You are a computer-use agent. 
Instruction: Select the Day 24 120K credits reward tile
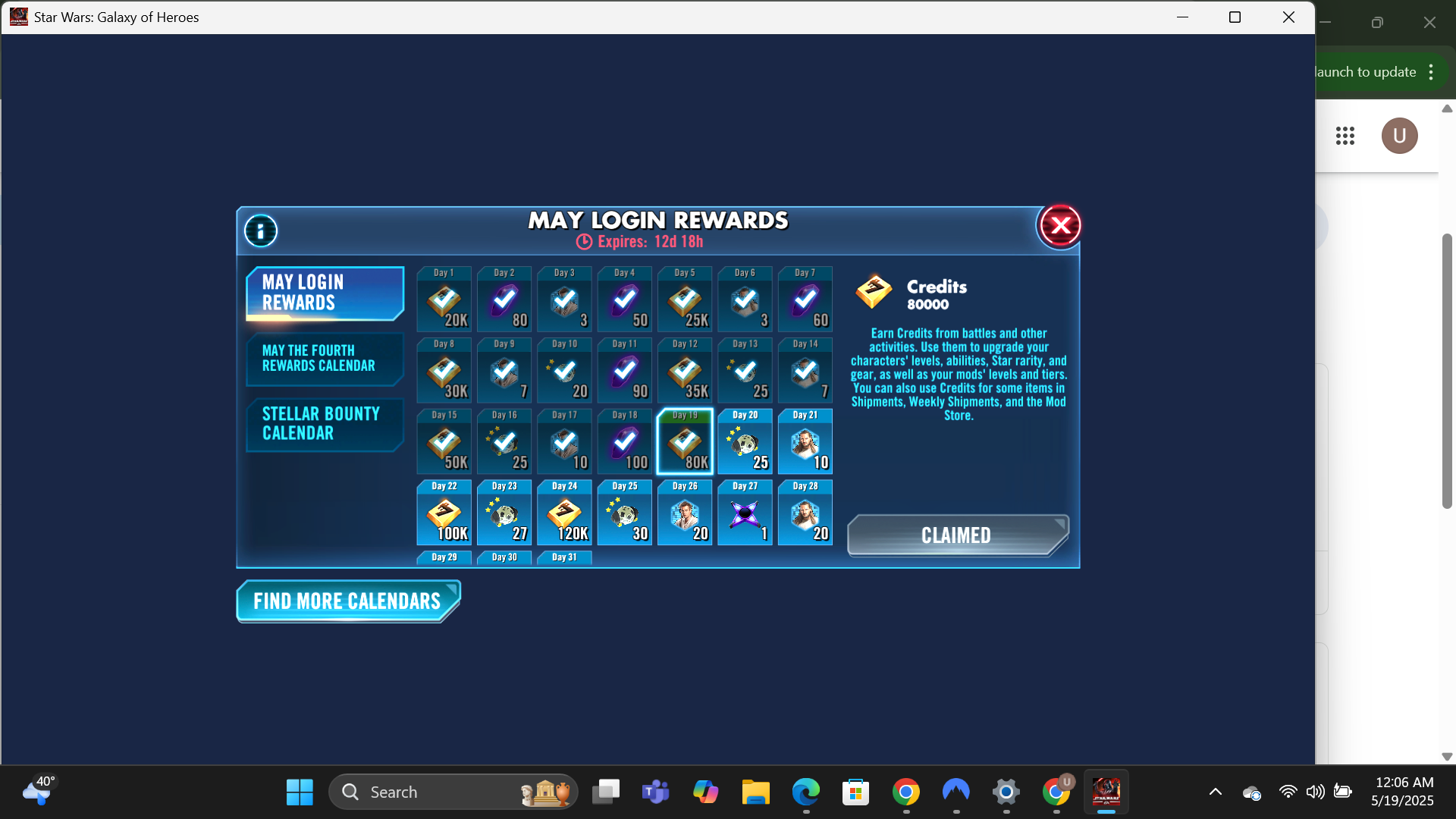click(x=563, y=513)
